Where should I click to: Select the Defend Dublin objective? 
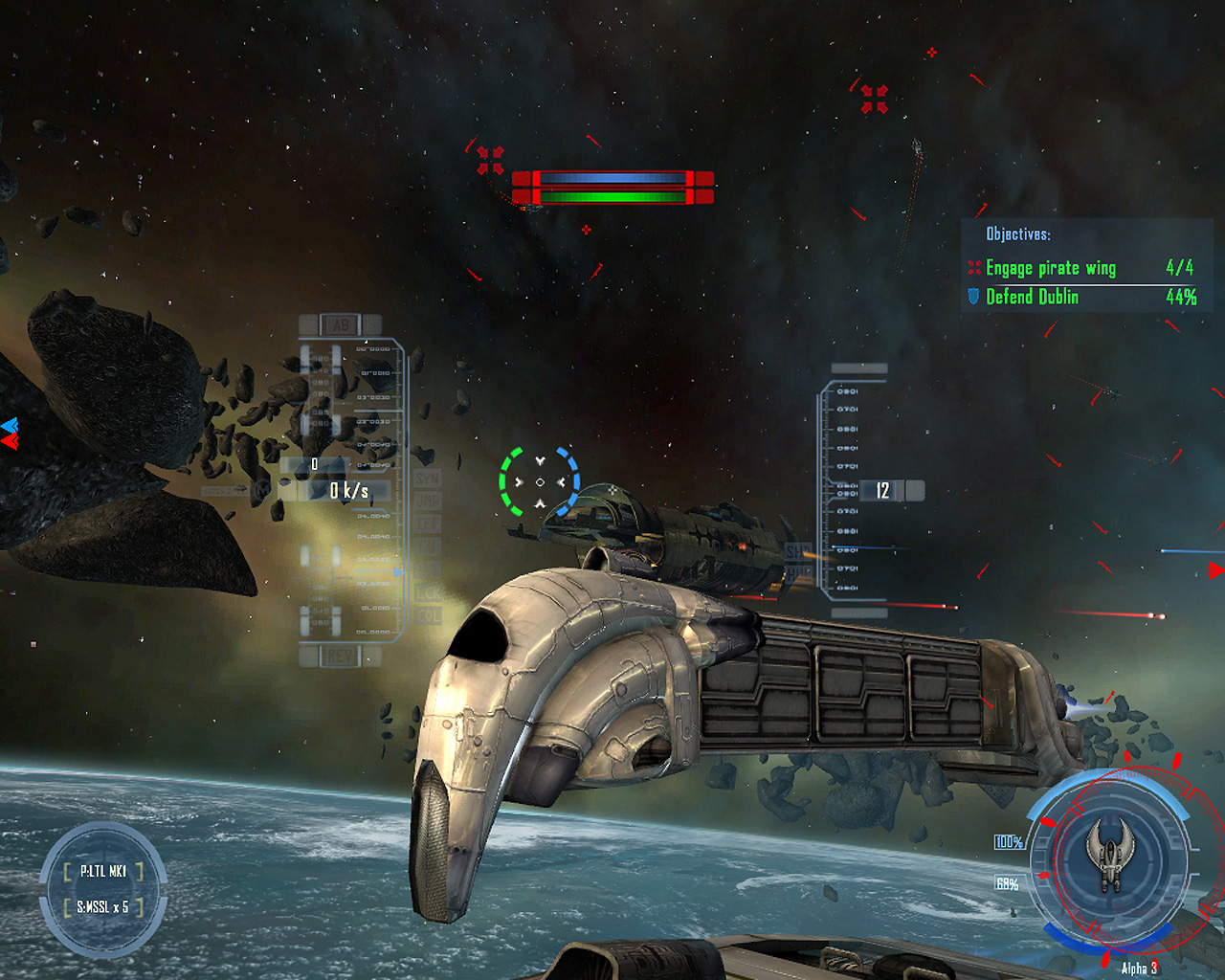[x=1032, y=298]
